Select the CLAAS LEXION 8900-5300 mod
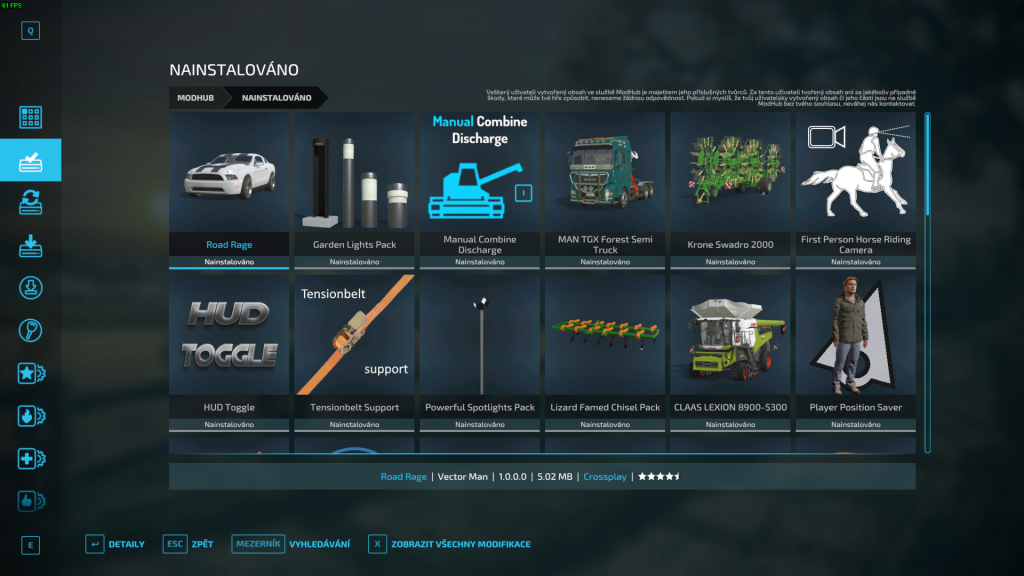Screen dimensions: 1024x576 [x=730, y=352]
